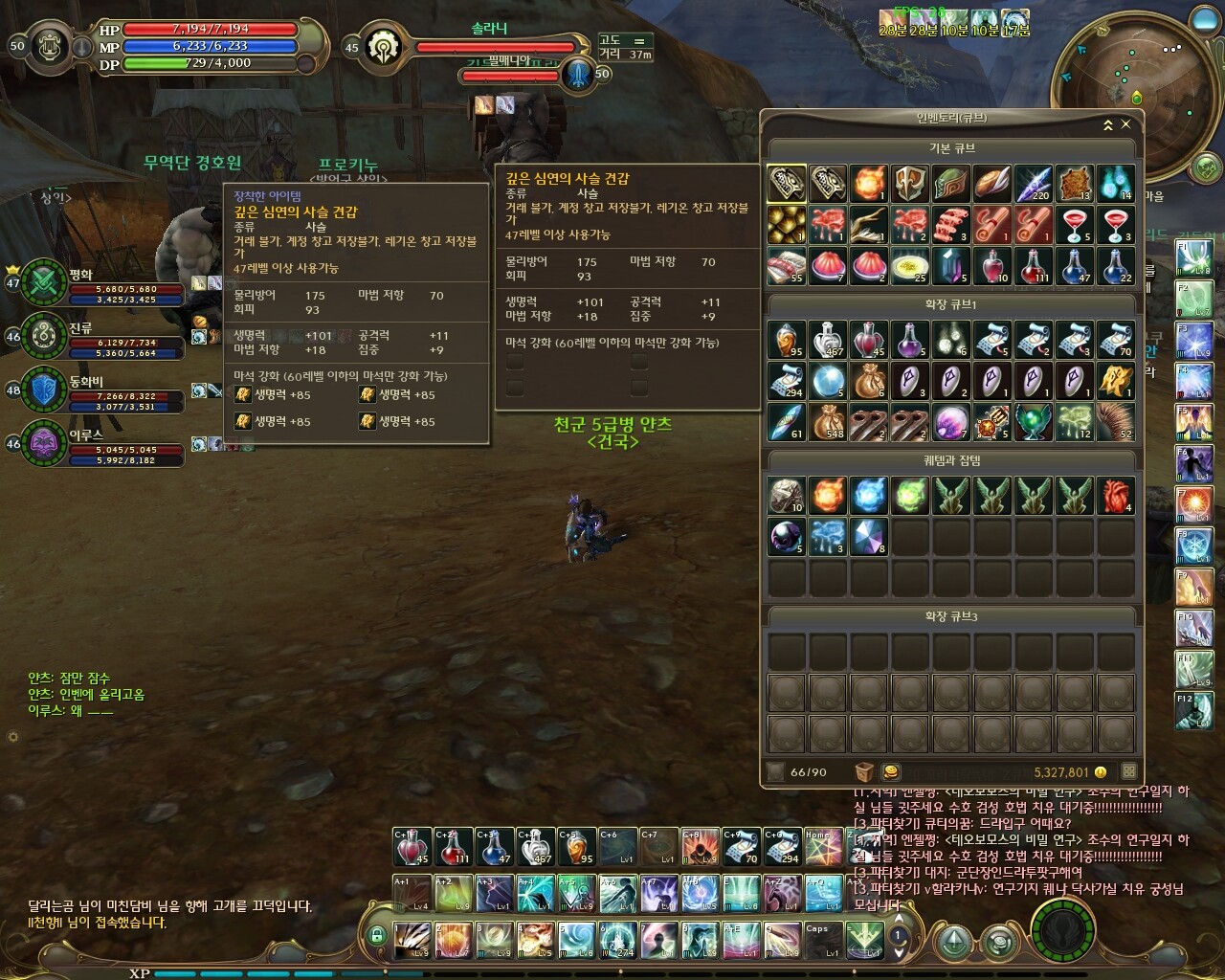The height and width of the screenshot is (980, 1225).
Task: Choose the red potion stack of 111
Action: [1034, 265]
